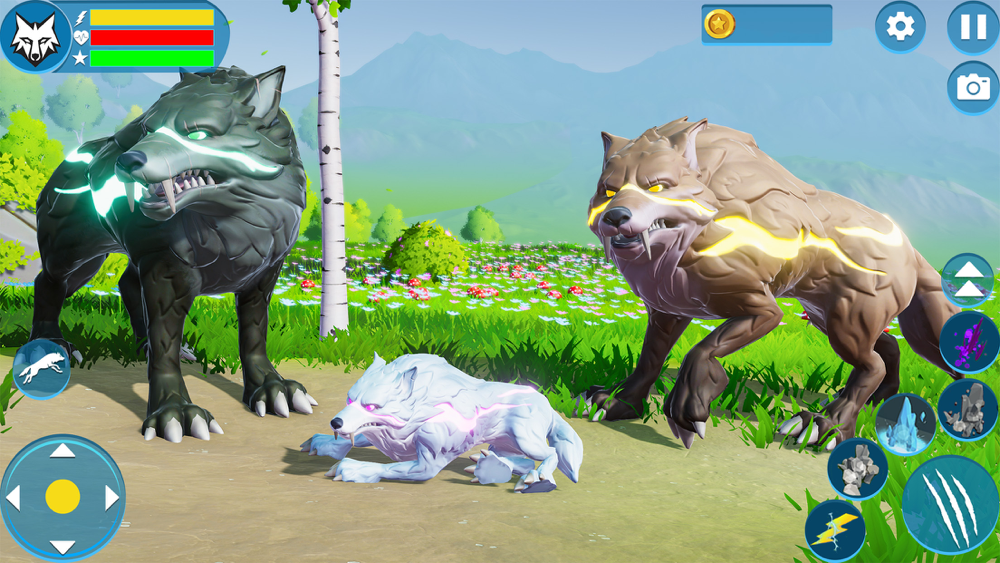Click the right arrow on the movement pad
The width and height of the screenshot is (1000, 563).
pyautogui.click(x=111, y=497)
